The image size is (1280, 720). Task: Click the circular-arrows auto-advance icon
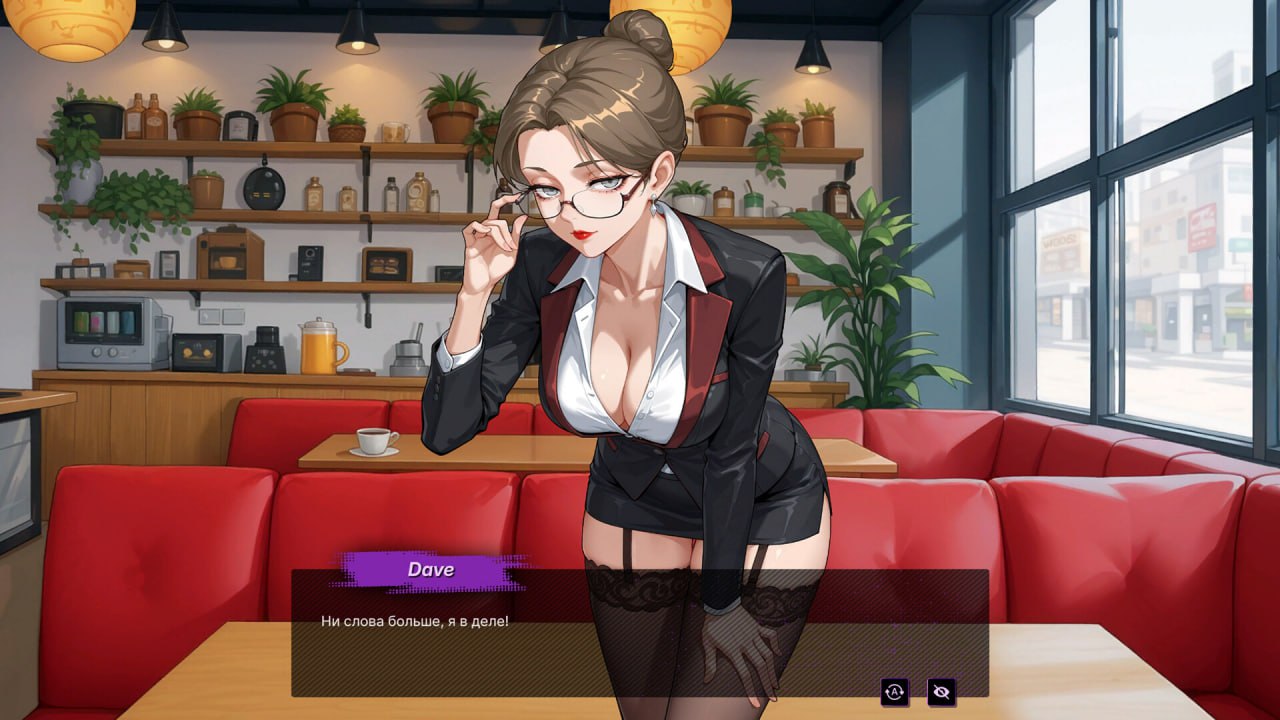[894, 692]
